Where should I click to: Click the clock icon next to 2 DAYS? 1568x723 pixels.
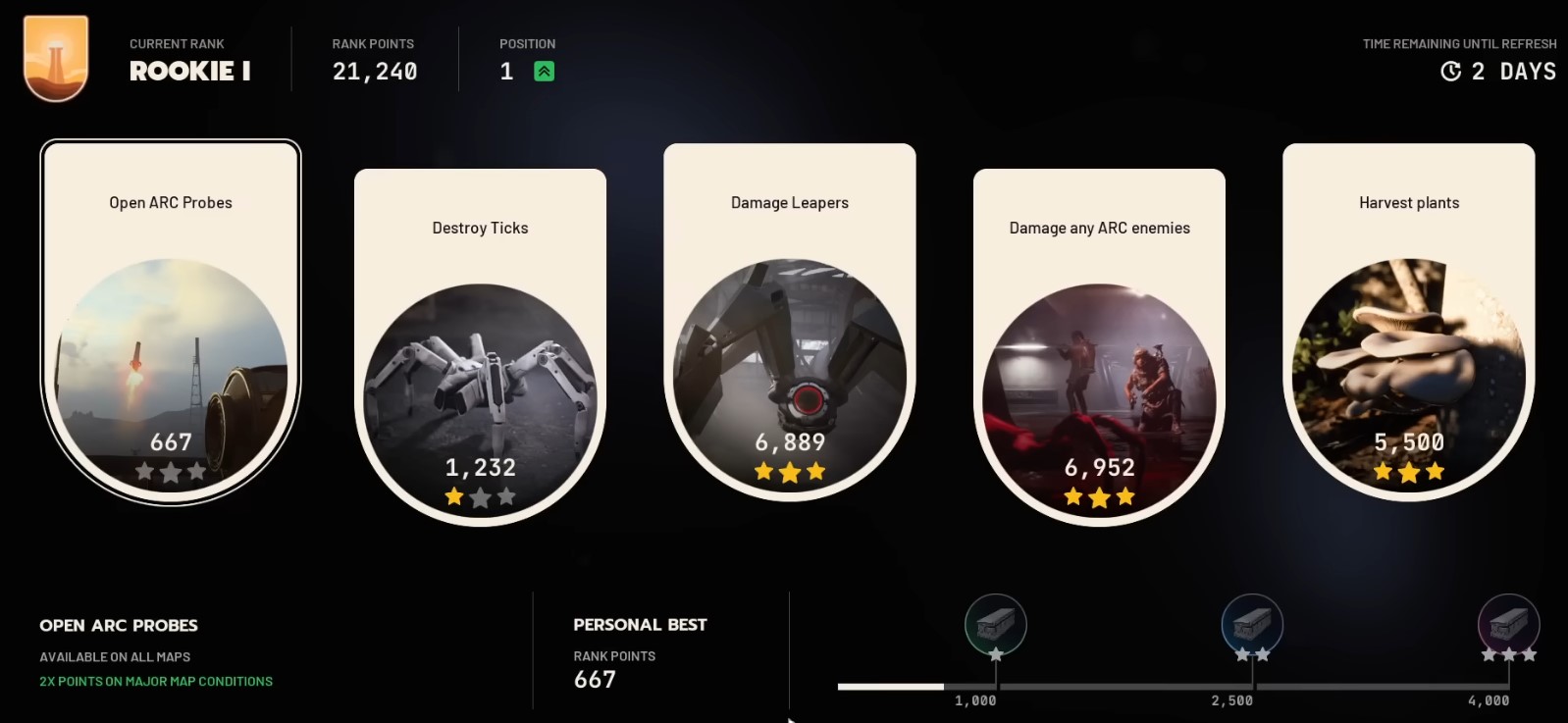(x=1450, y=71)
